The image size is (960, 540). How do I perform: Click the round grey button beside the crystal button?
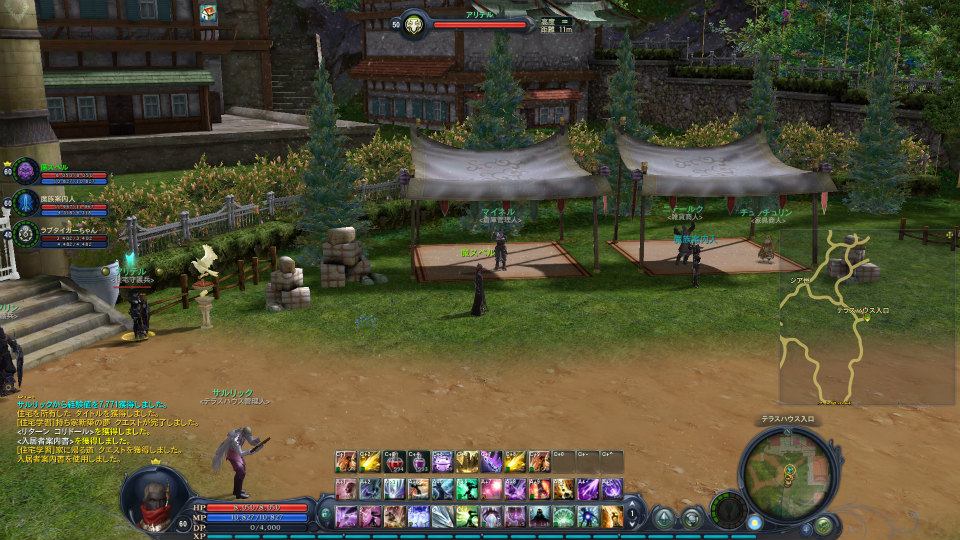[x=691, y=517]
